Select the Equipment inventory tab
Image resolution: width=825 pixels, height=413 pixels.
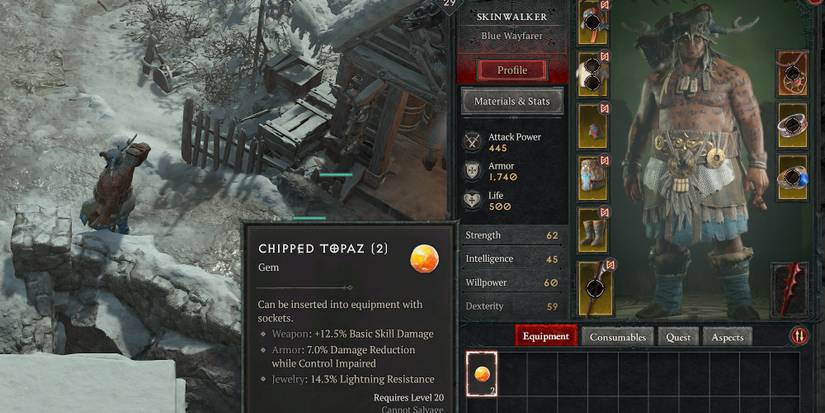pos(546,337)
